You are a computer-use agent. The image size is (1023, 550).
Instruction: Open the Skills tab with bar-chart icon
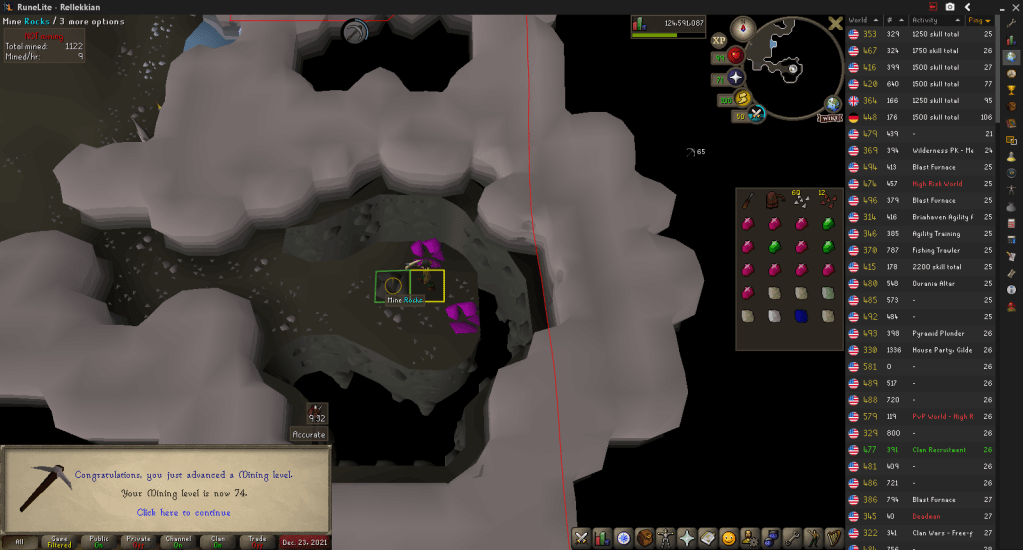click(x=602, y=538)
